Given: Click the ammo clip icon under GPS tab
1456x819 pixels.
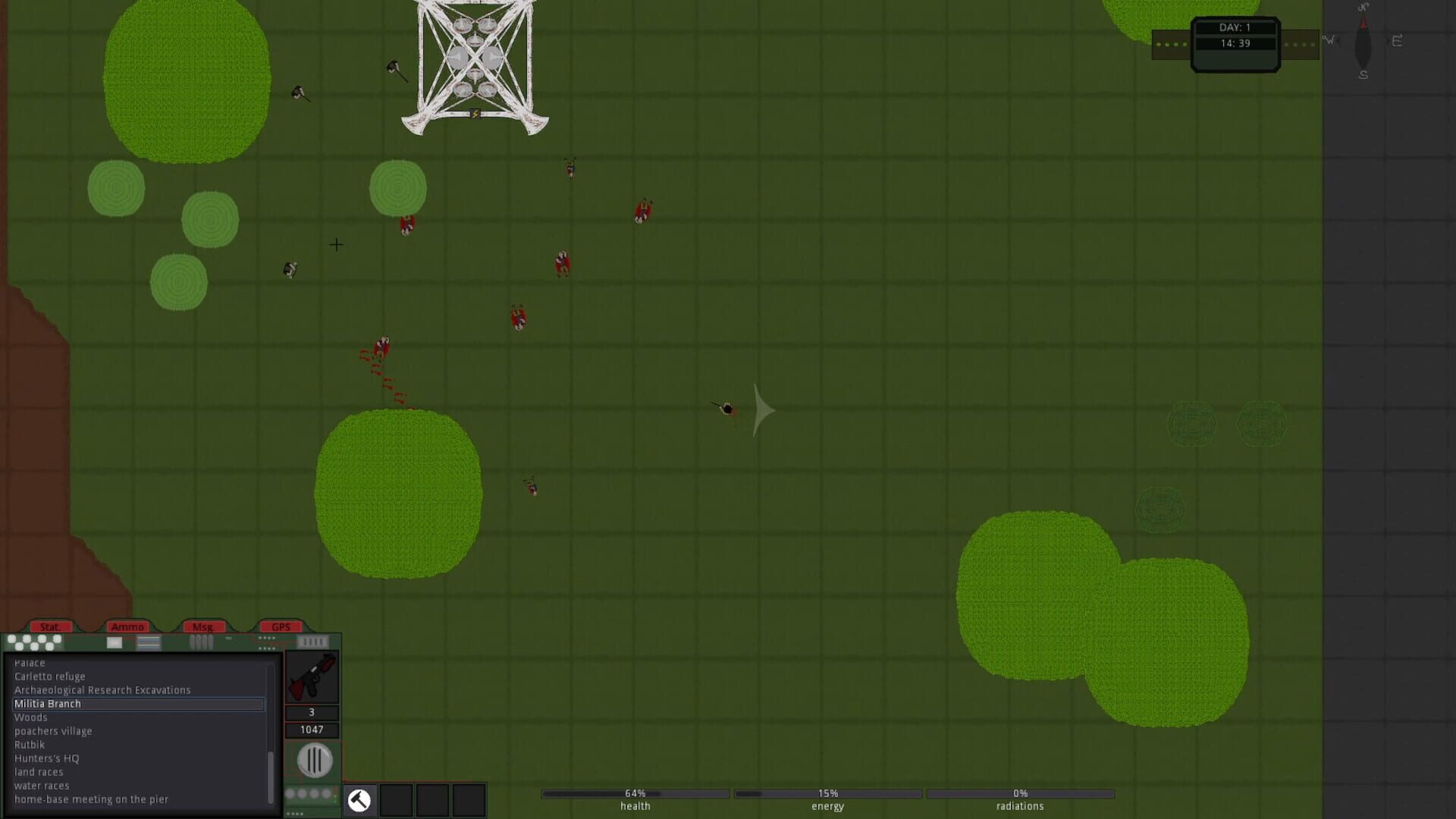Looking at the screenshot, I should pos(313,640).
